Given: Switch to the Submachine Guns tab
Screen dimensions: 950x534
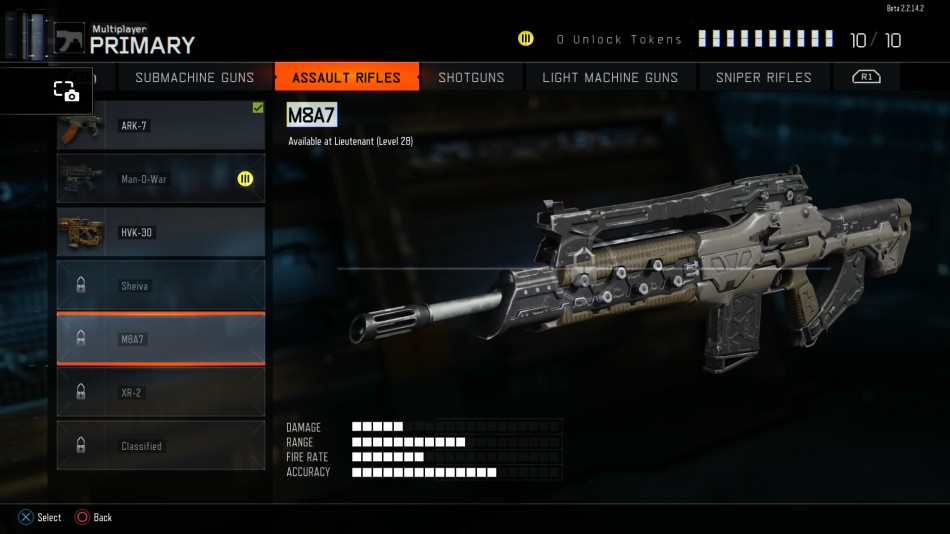Looking at the screenshot, I should (194, 77).
